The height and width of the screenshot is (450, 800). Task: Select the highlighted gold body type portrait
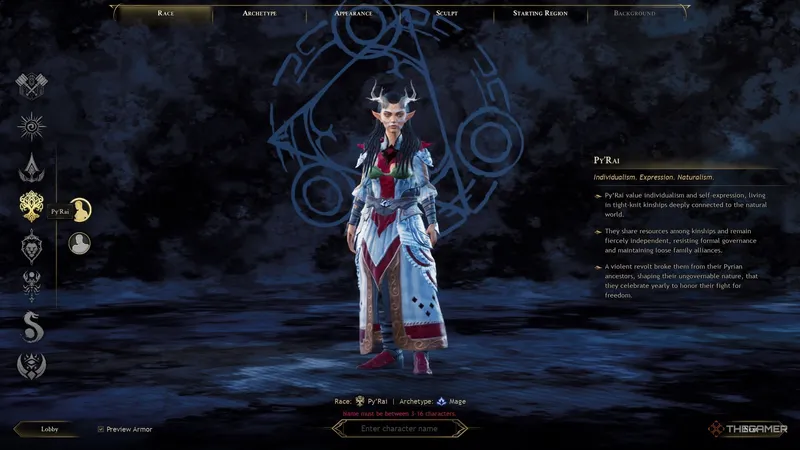[x=80, y=209]
